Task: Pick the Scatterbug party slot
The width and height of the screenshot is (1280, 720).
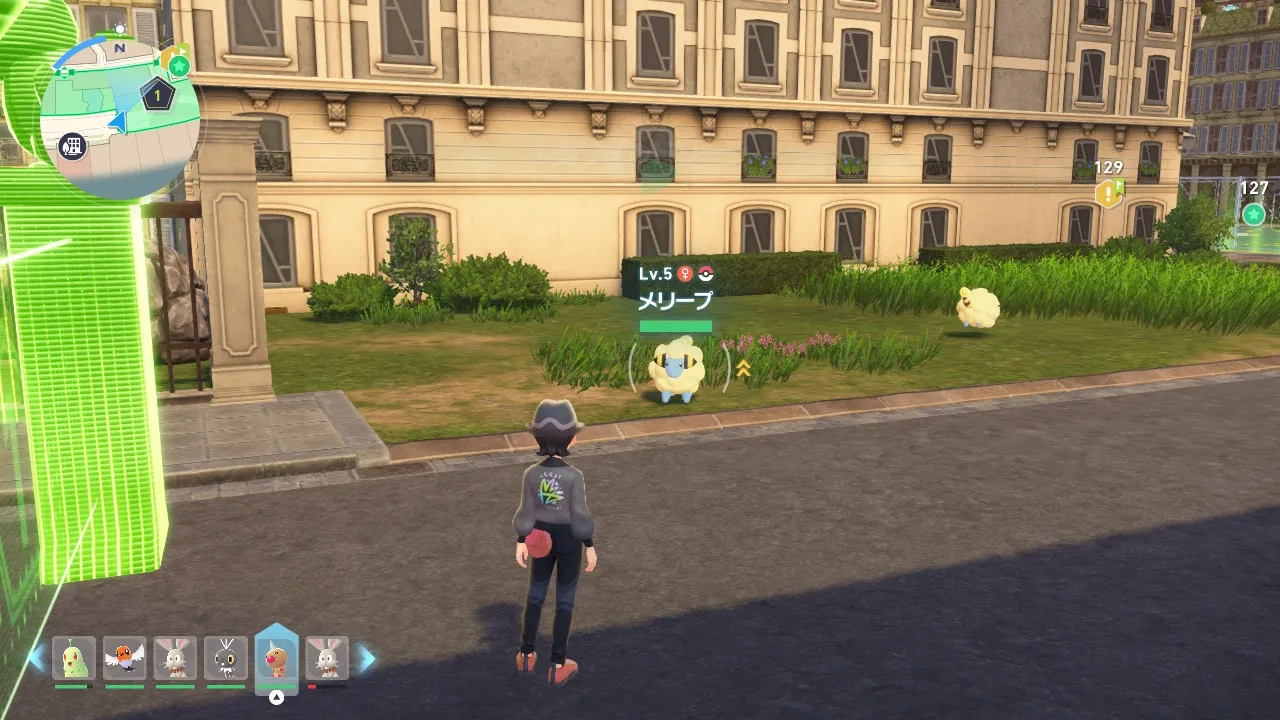Action: click(x=226, y=659)
